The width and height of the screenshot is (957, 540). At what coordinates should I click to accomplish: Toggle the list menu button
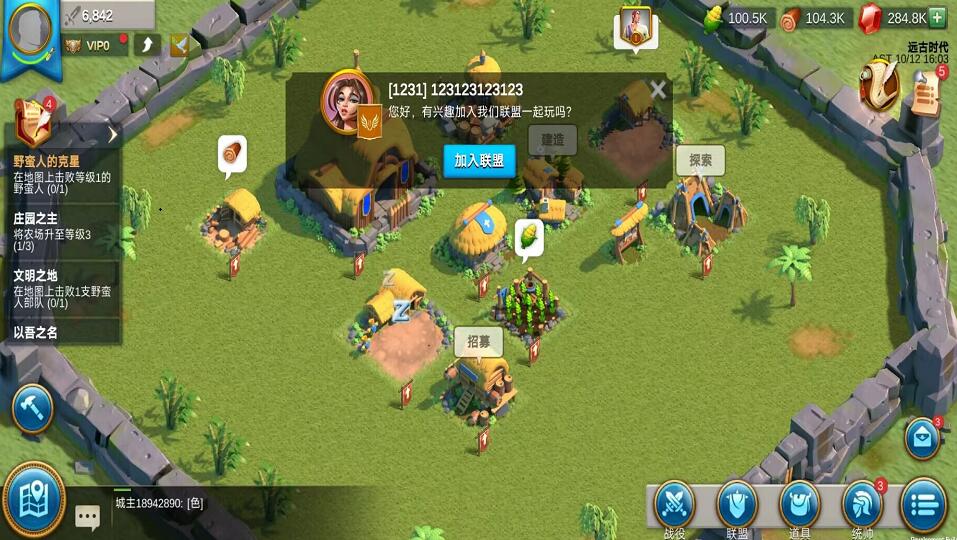(923, 506)
